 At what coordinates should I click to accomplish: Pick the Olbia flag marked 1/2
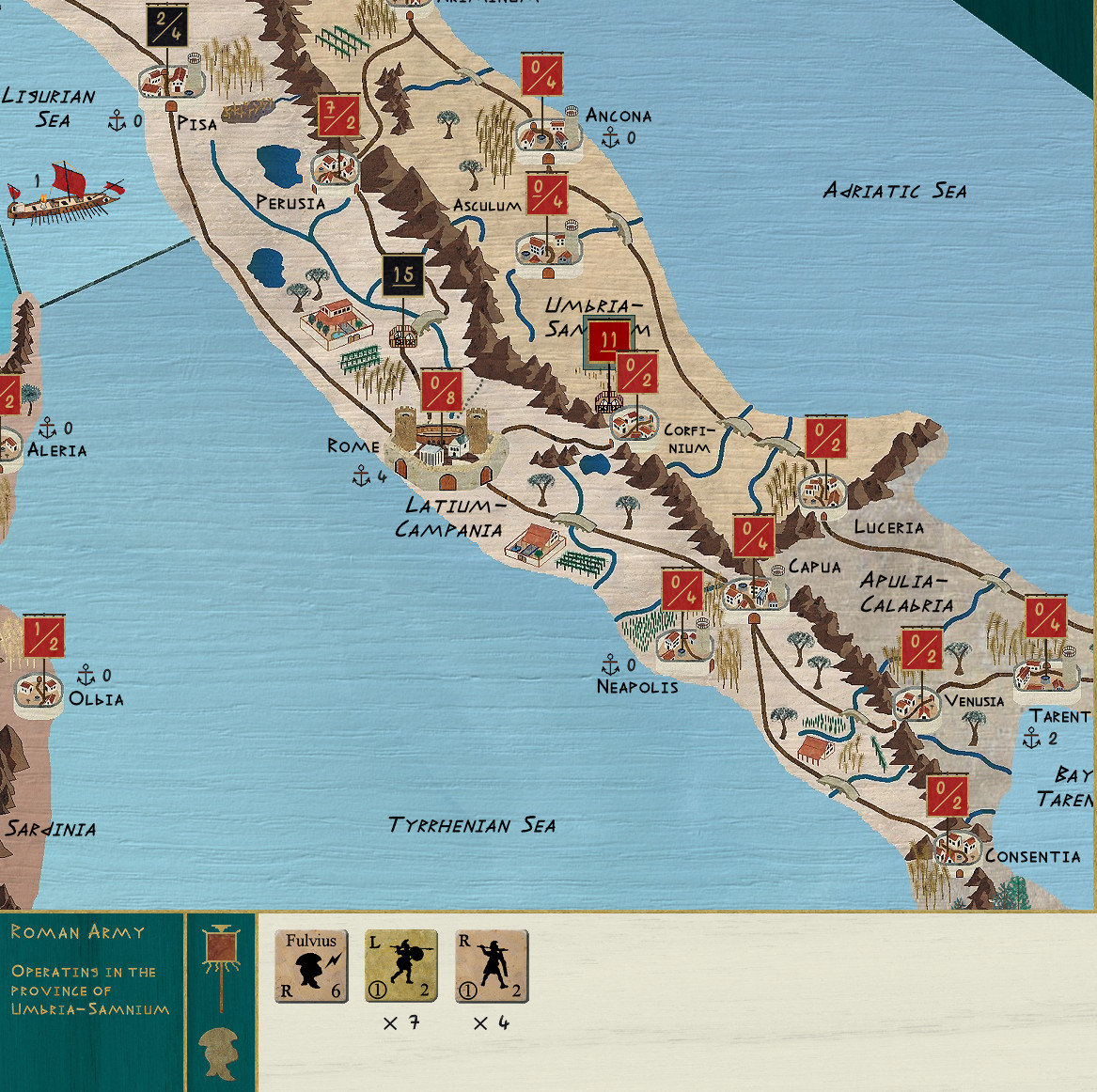(x=43, y=635)
